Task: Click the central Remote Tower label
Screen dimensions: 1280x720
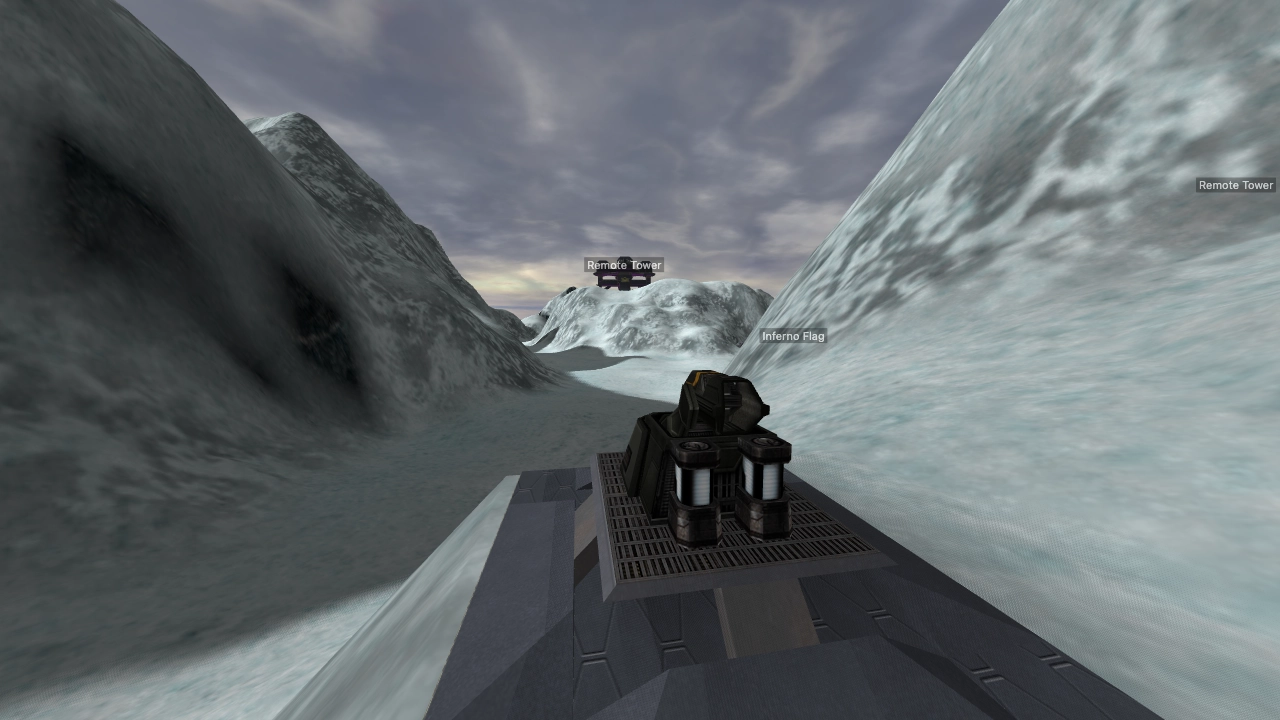Action: 623,265
